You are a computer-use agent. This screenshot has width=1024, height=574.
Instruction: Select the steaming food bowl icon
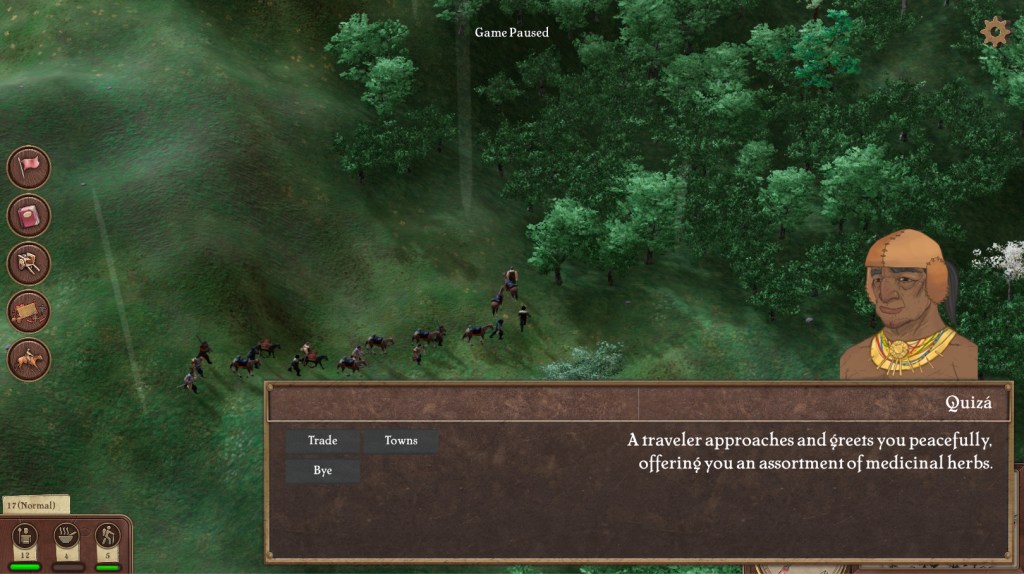coord(67,537)
